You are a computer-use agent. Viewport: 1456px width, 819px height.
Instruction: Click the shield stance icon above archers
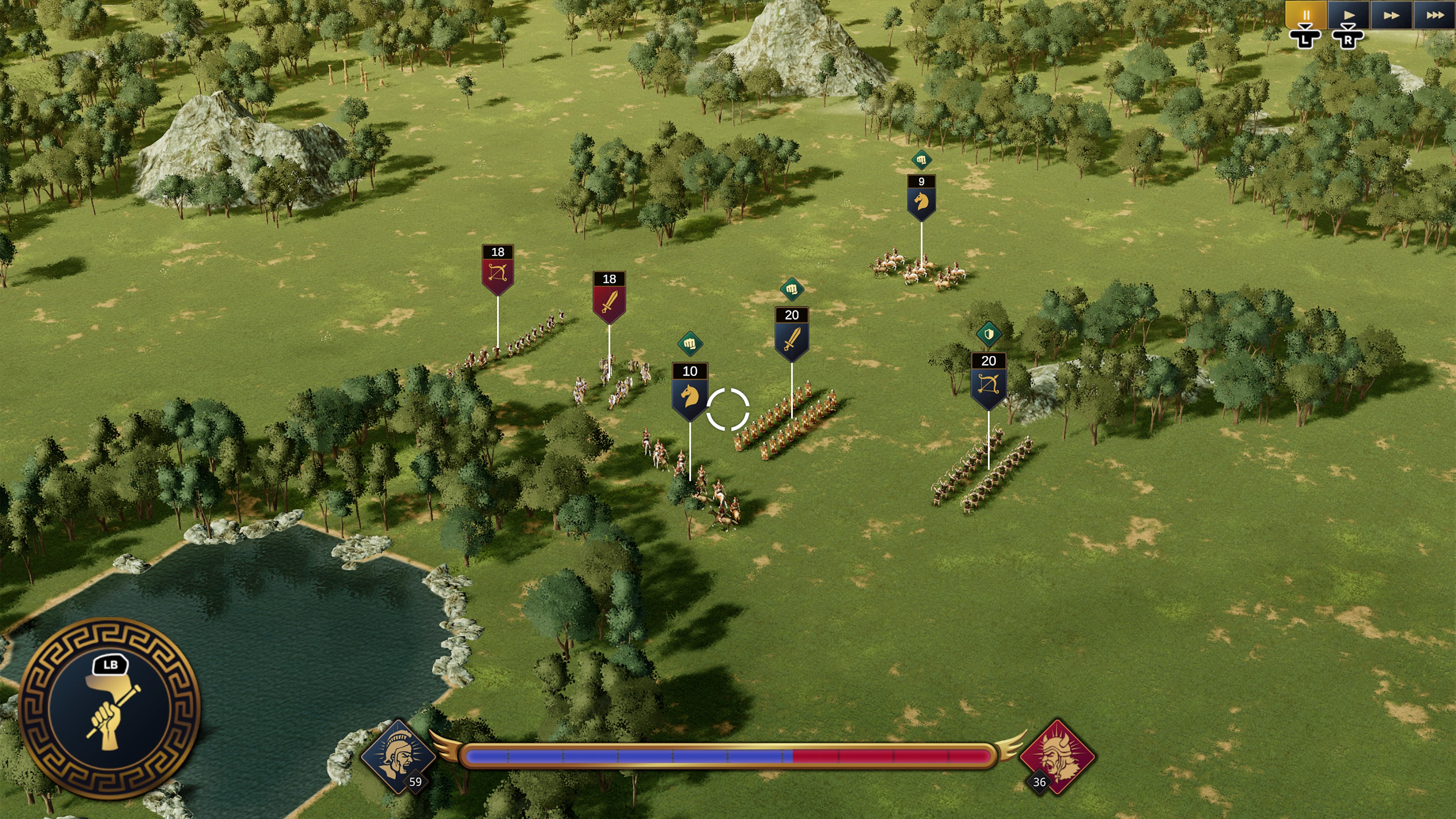coord(988,334)
